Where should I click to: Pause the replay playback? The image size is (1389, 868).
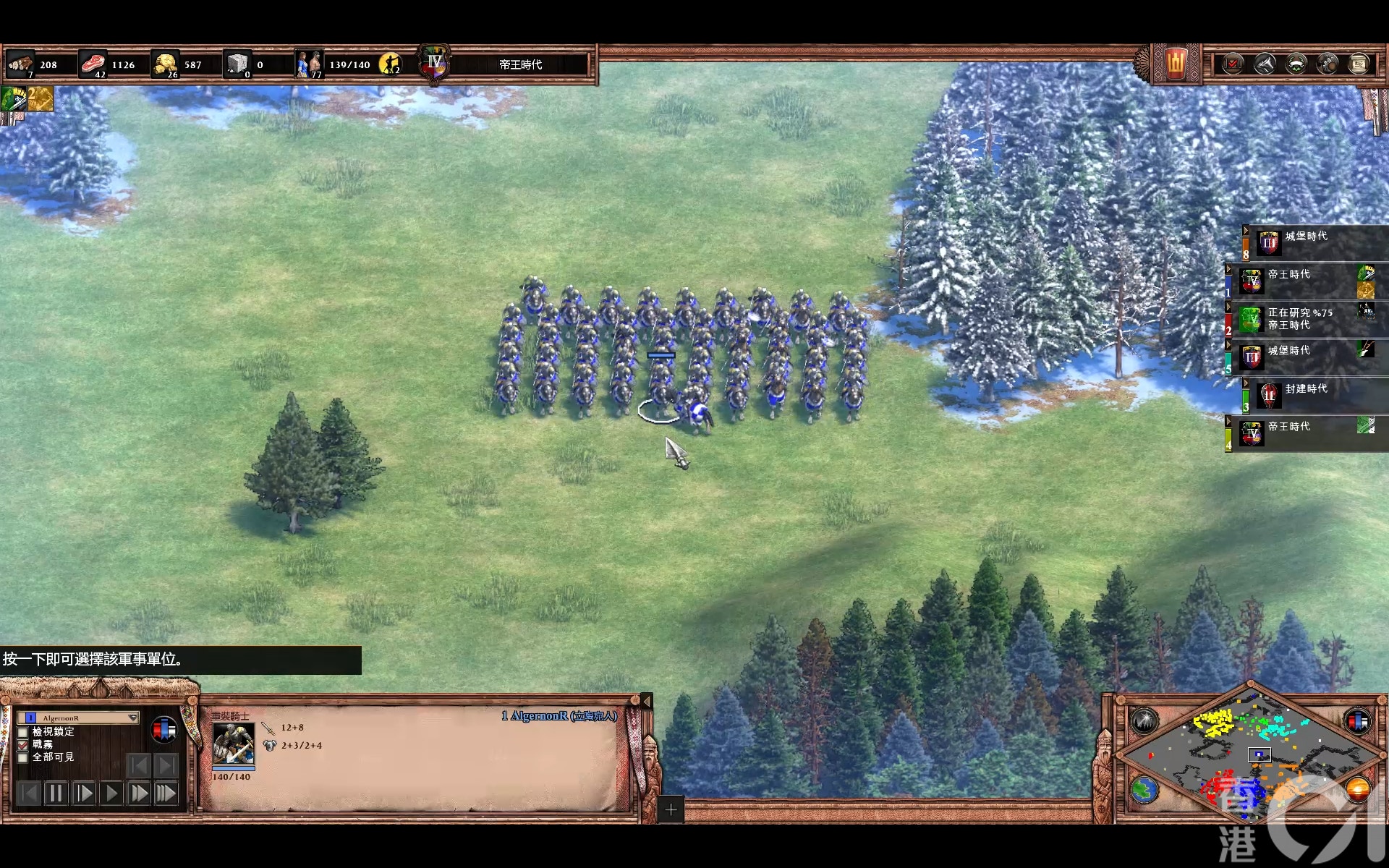56,793
